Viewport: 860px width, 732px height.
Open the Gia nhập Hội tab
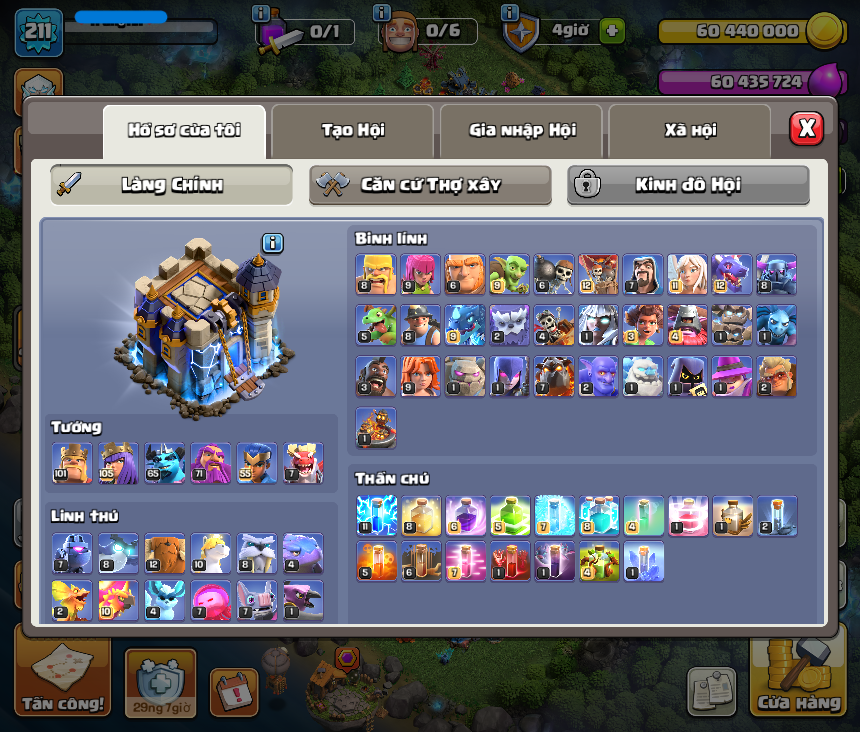click(520, 130)
